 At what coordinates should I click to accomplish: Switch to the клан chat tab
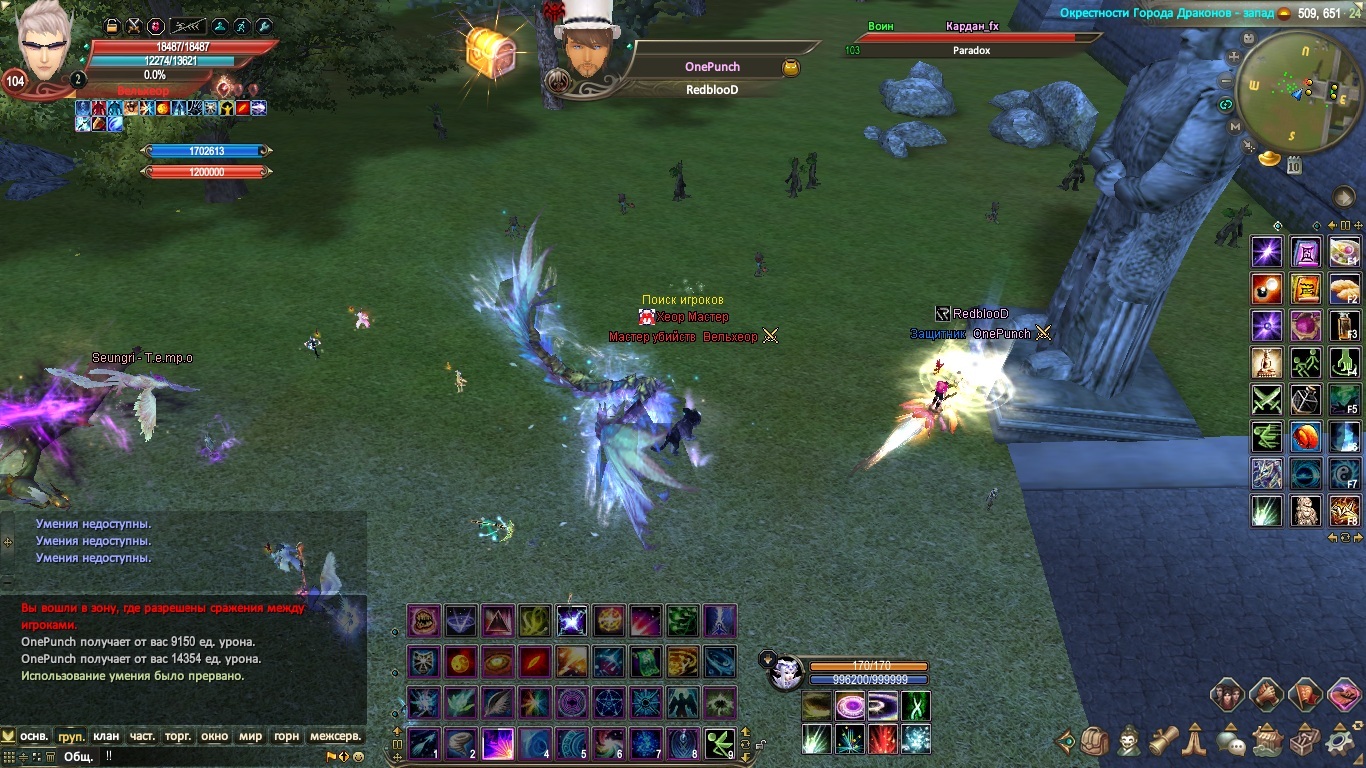(x=106, y=736)
